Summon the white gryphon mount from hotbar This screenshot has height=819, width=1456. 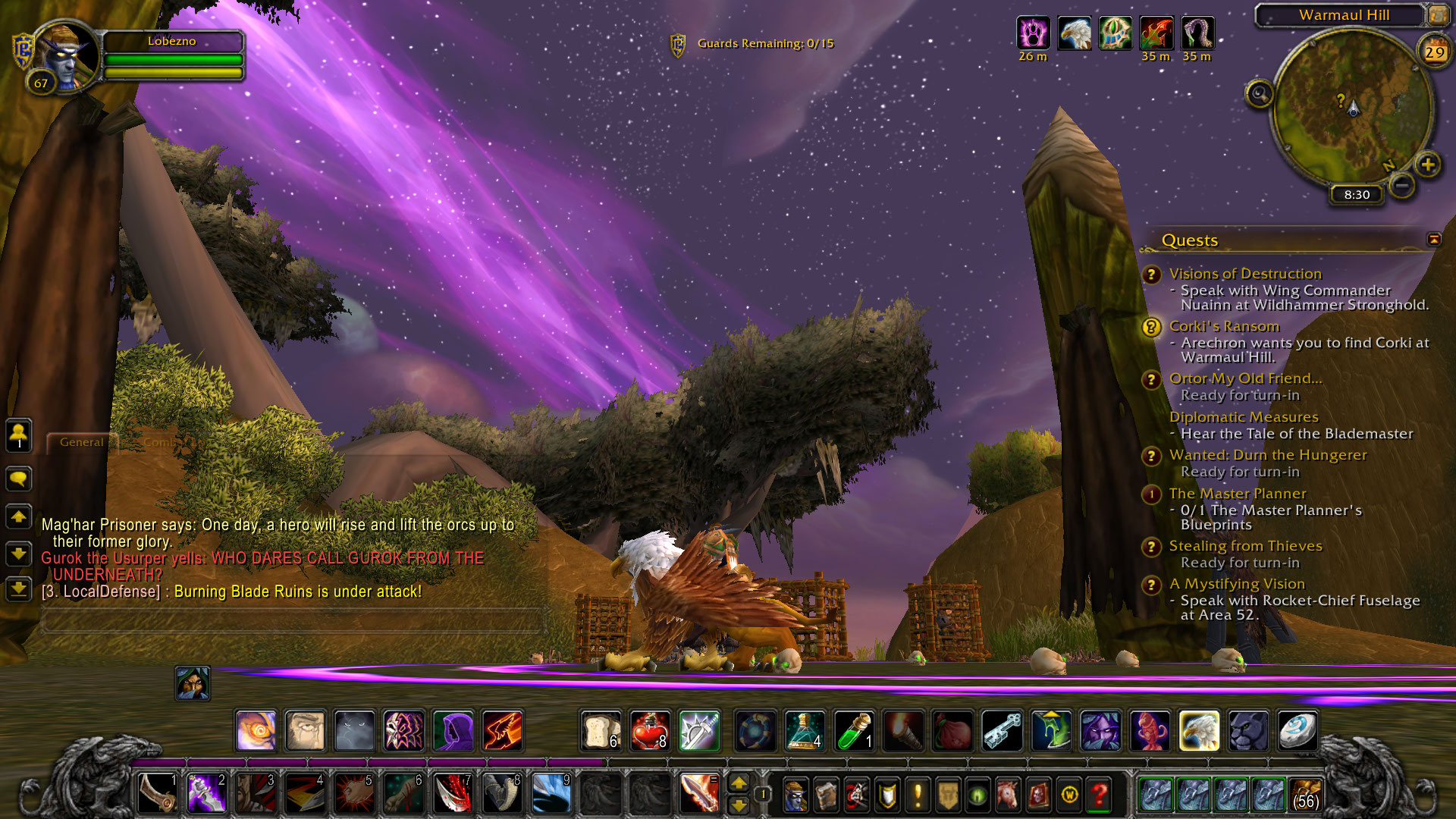pos(1199,731)
